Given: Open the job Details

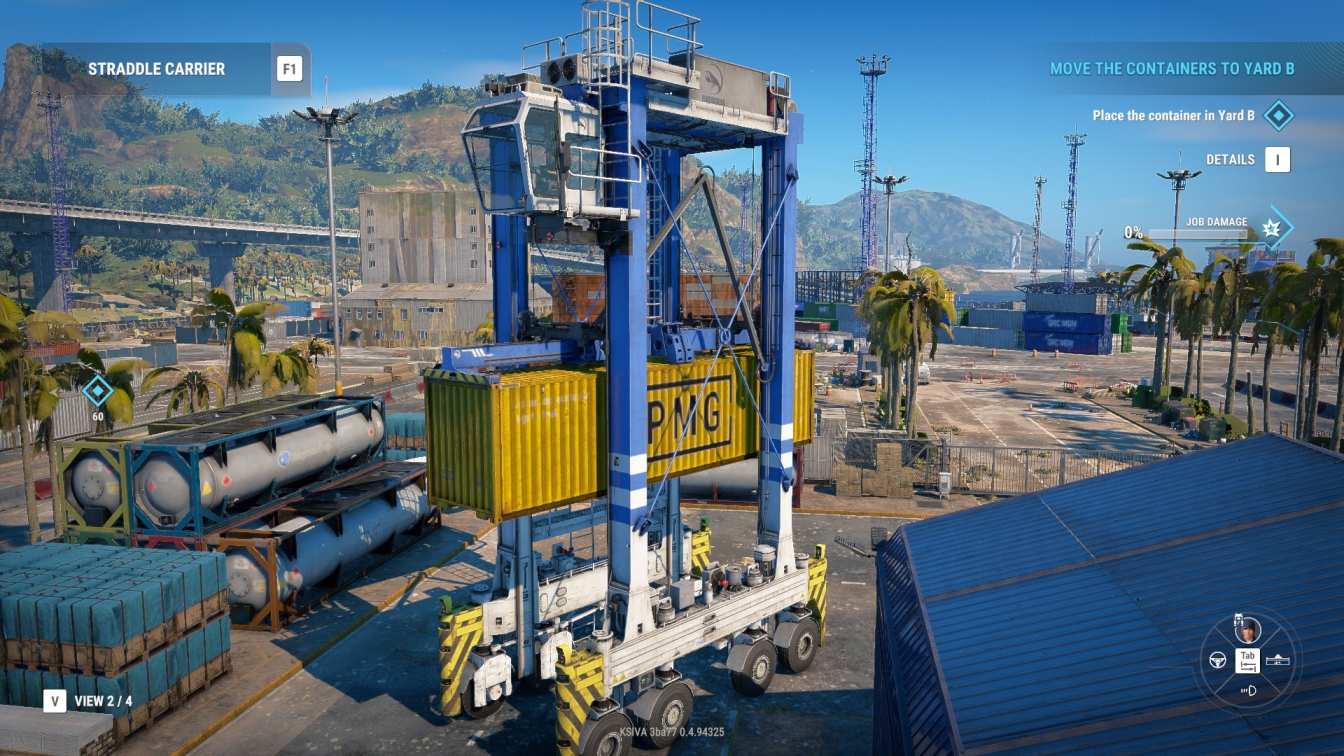Looking at the screenshot, I should 1277,159.
